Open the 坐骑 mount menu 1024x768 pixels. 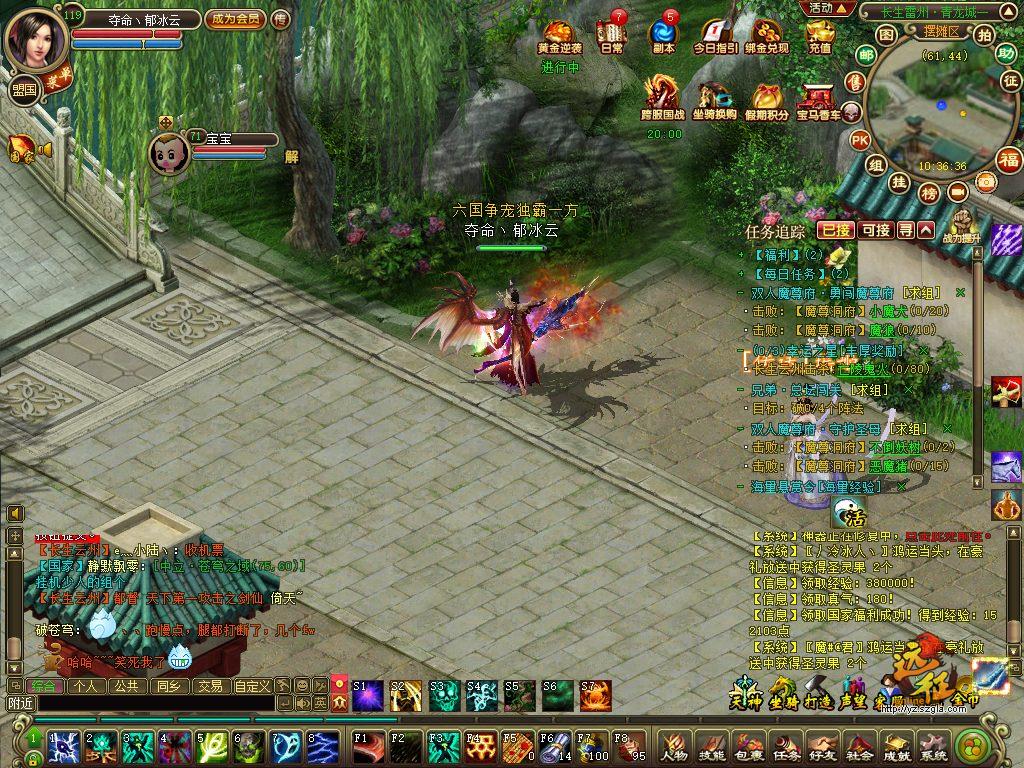point(782,693)
